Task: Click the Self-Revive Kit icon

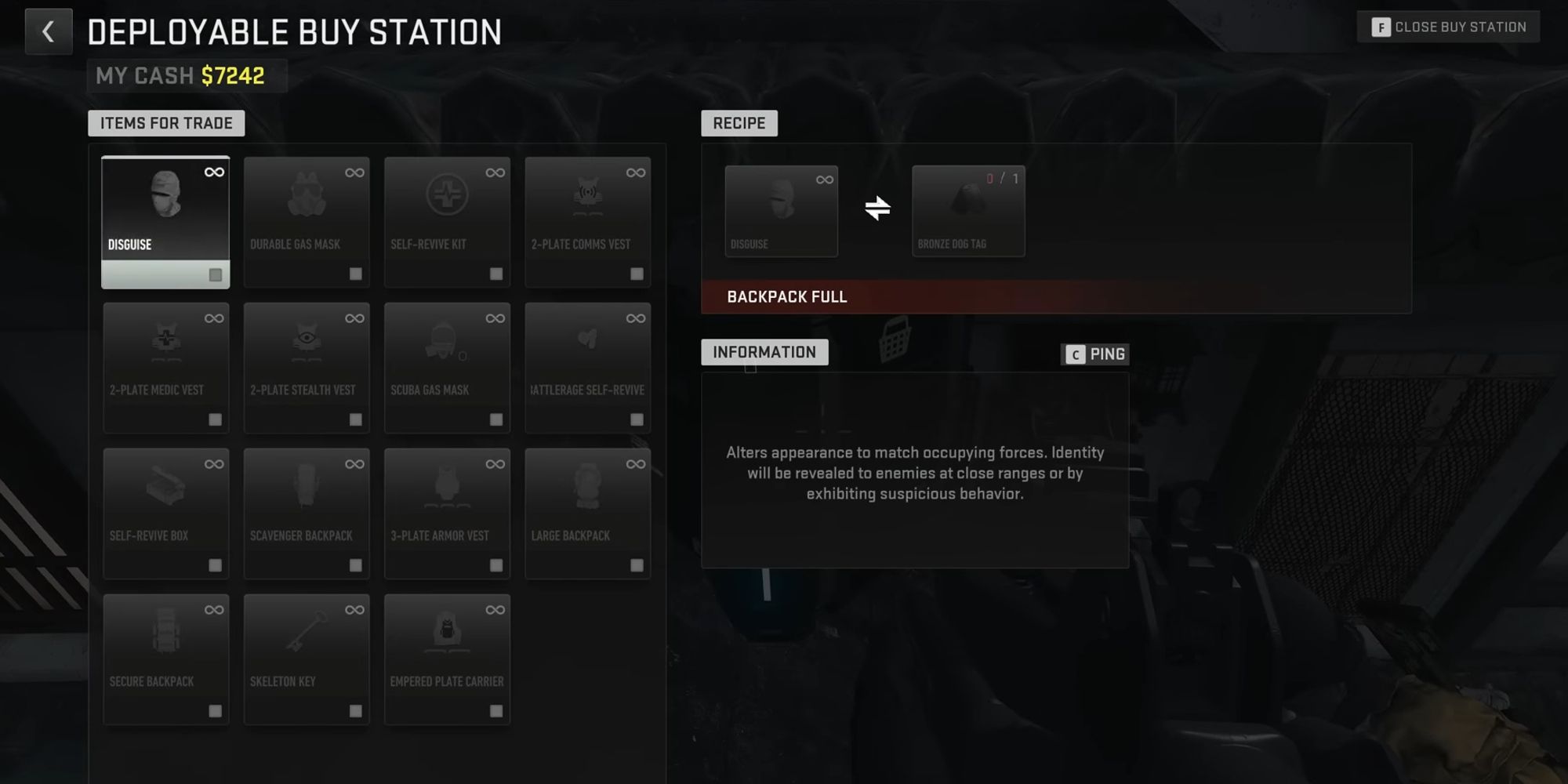Action: click(447, 200)
